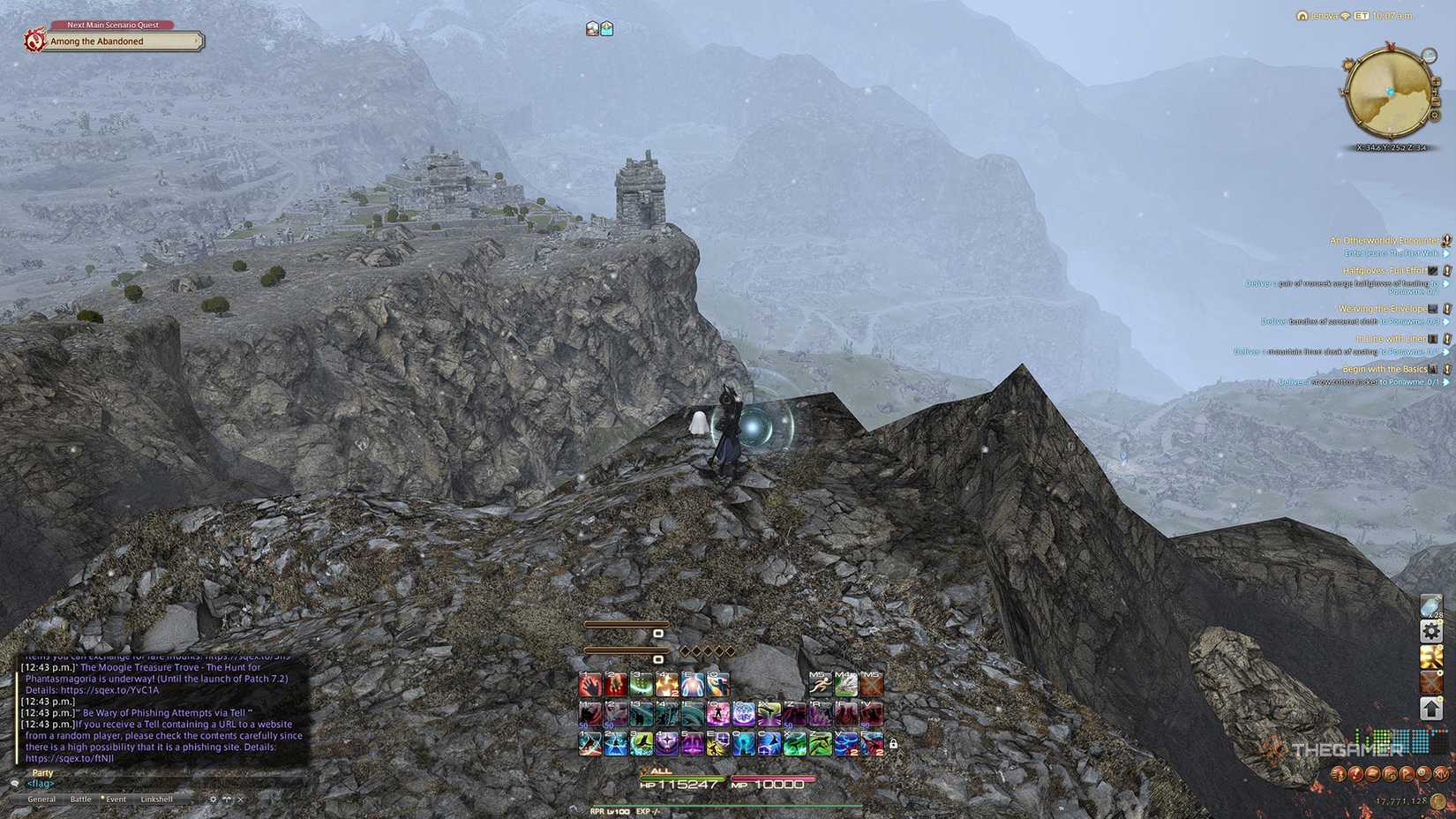This screenshot has width=1456, height=819.
Task: Click the phishing details link https://sqex.to/ftNJl in chat
Action: tap(71, 757)
